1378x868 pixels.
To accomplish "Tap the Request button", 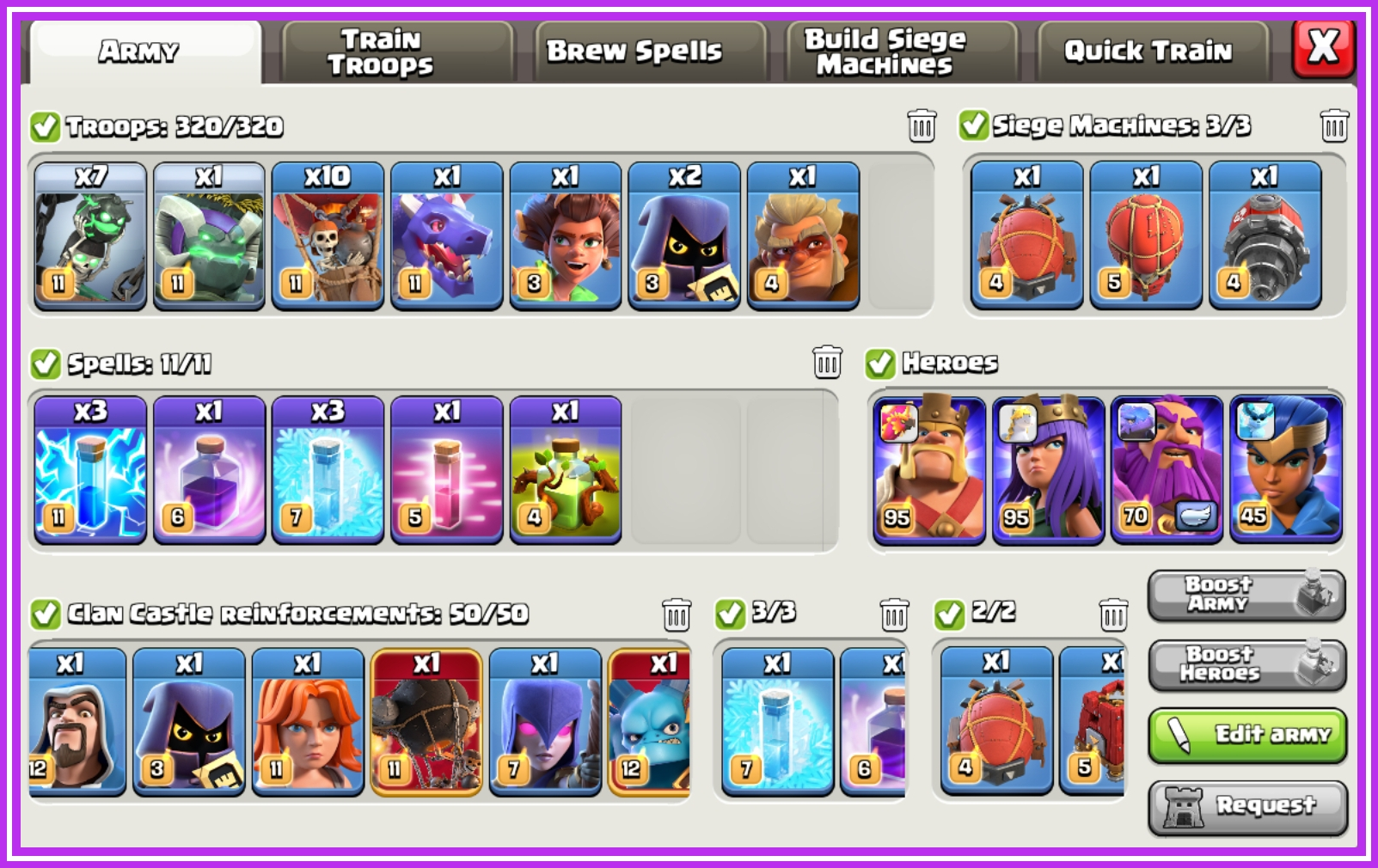I will pyautogui.click(x=1246, y=806).
